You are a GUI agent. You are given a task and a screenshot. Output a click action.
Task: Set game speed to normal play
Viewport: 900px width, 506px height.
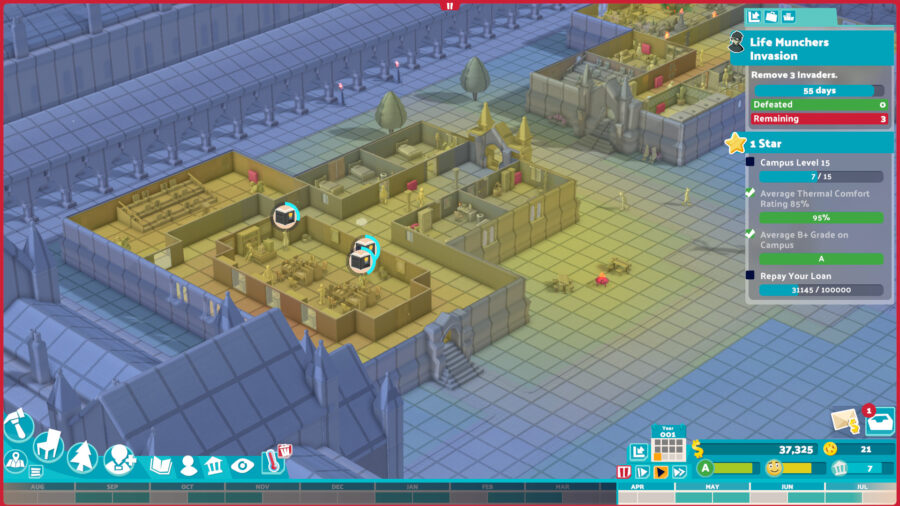click(661, 472)
